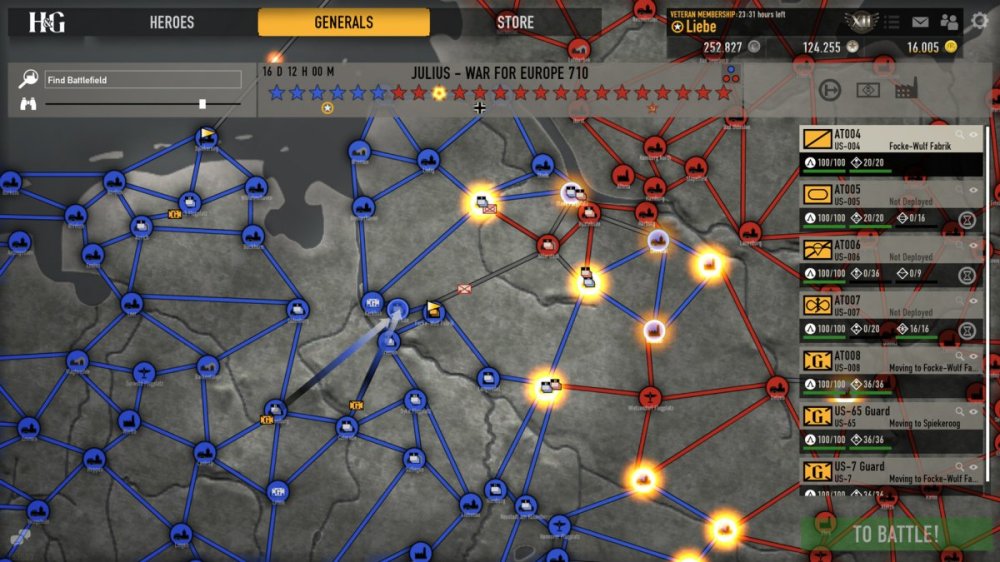The image size is (1000, 562).
Task: Choose the AT006 assault team entry
Action: pyautogui.click(x=880, y=260)
